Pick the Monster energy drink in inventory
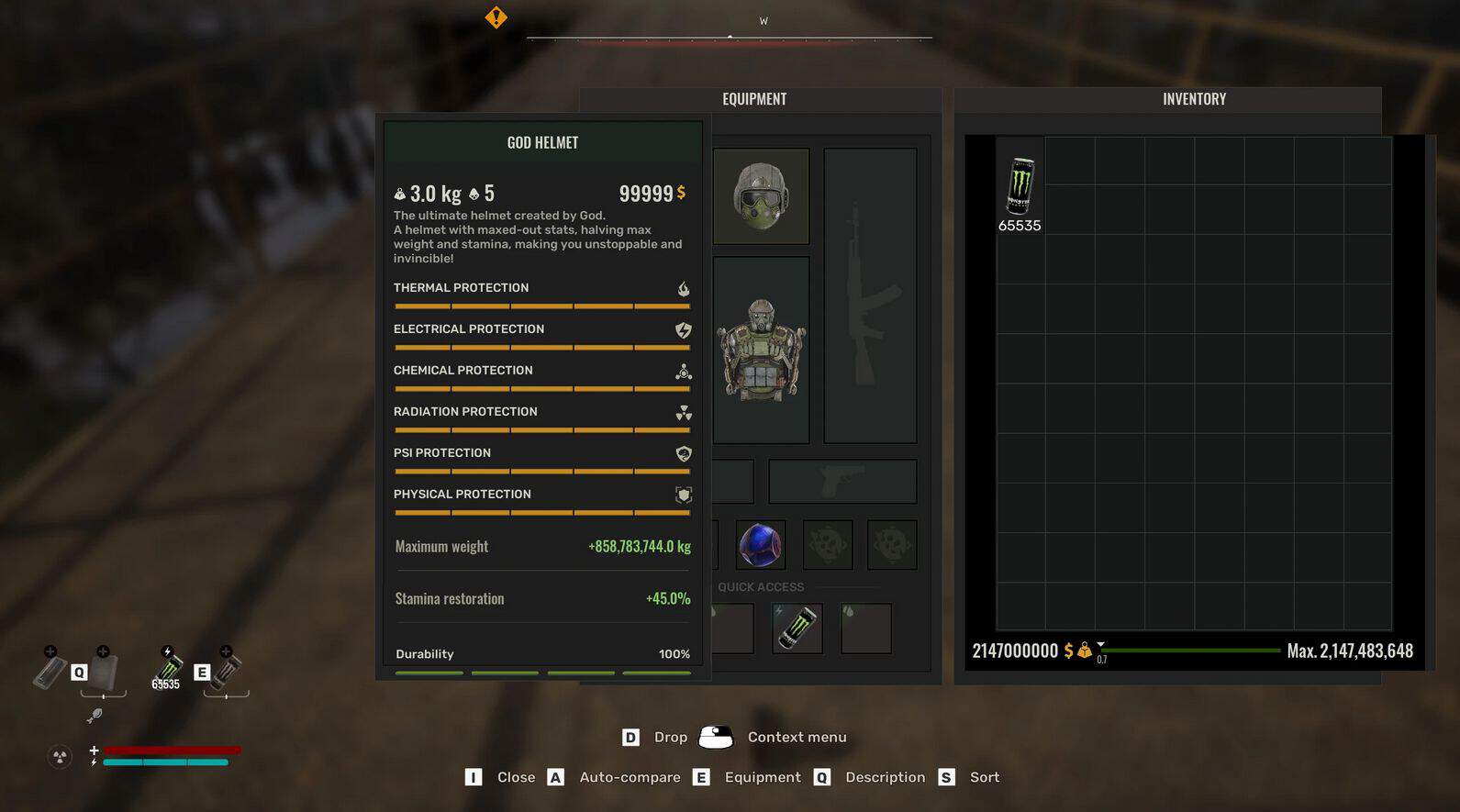The width and height of the screenshot is (1460, 812). tap(1020, 186)
